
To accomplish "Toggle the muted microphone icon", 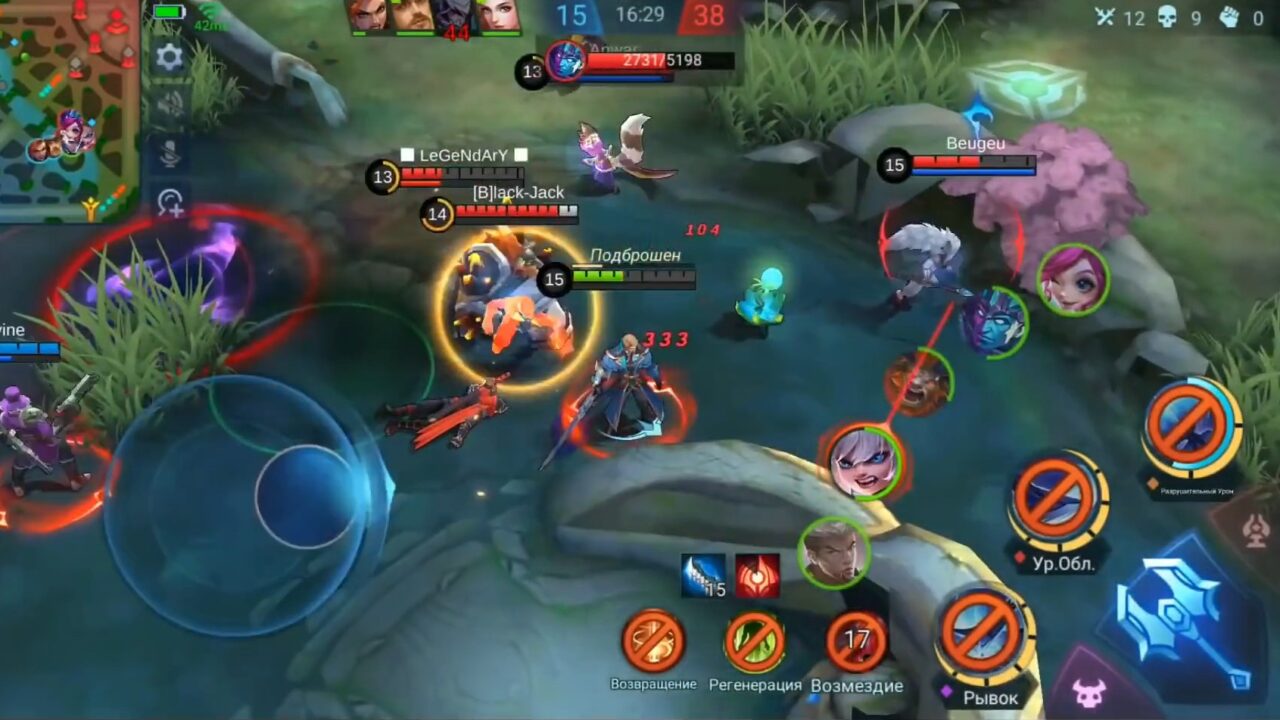I will point(169,152).
